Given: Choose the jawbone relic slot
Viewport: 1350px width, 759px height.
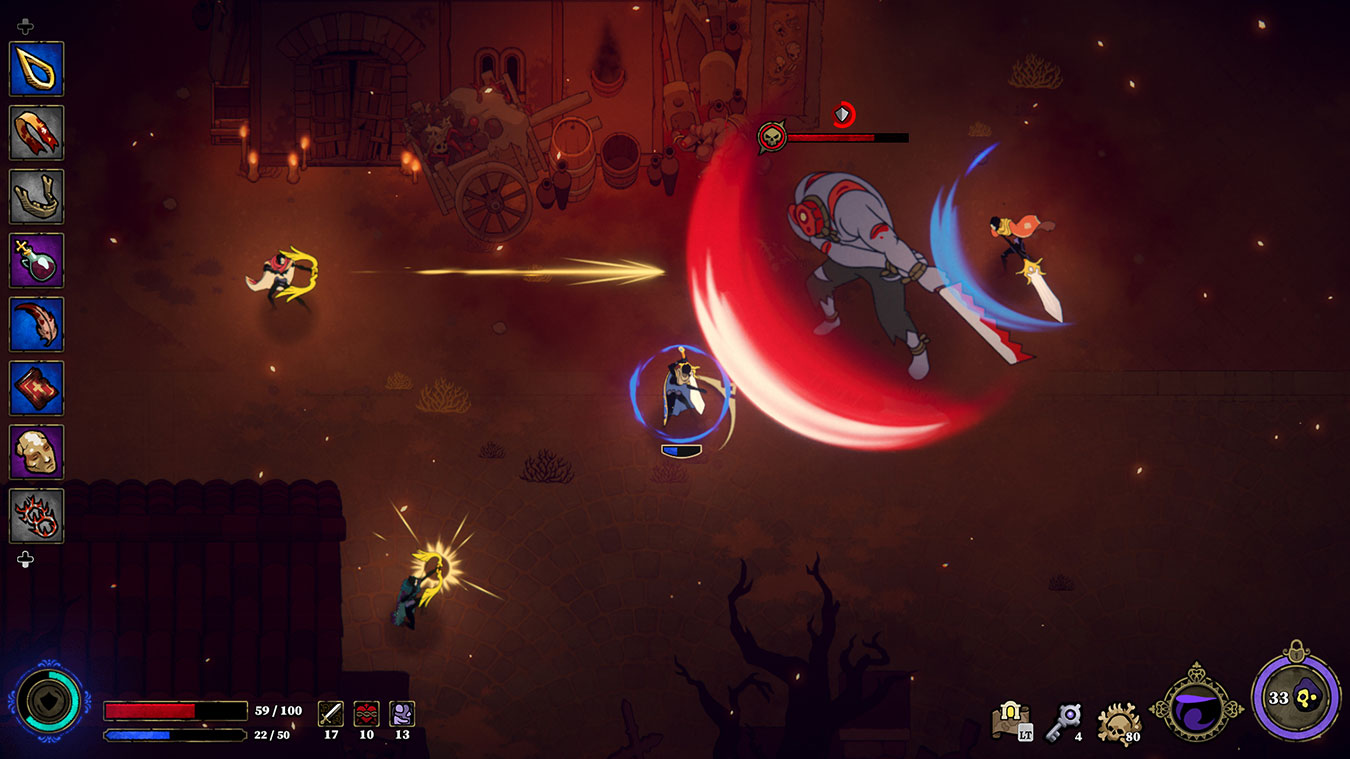Looking at the screenshot, I should pyautogui.click(x=37, y=196).
